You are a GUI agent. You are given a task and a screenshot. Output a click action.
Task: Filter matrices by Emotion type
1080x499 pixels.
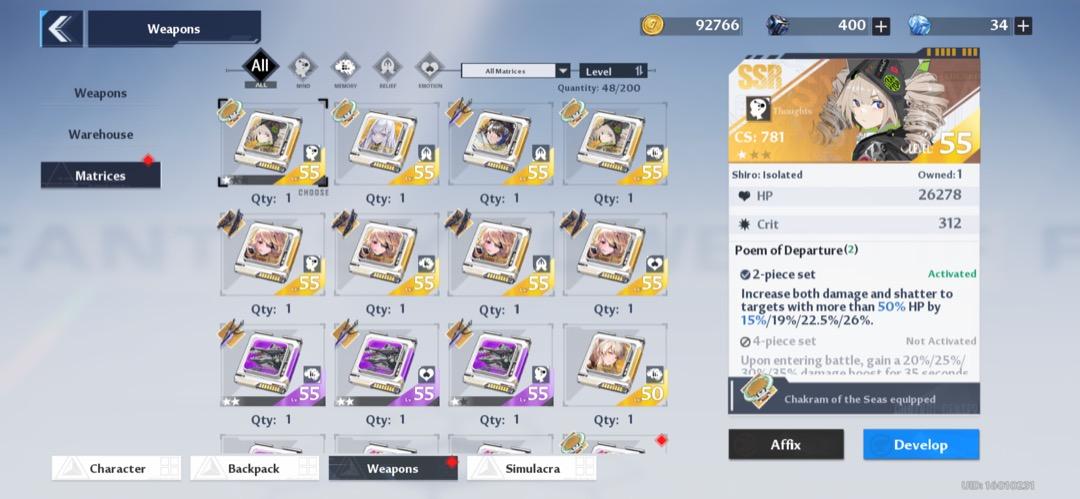point(429,69)
